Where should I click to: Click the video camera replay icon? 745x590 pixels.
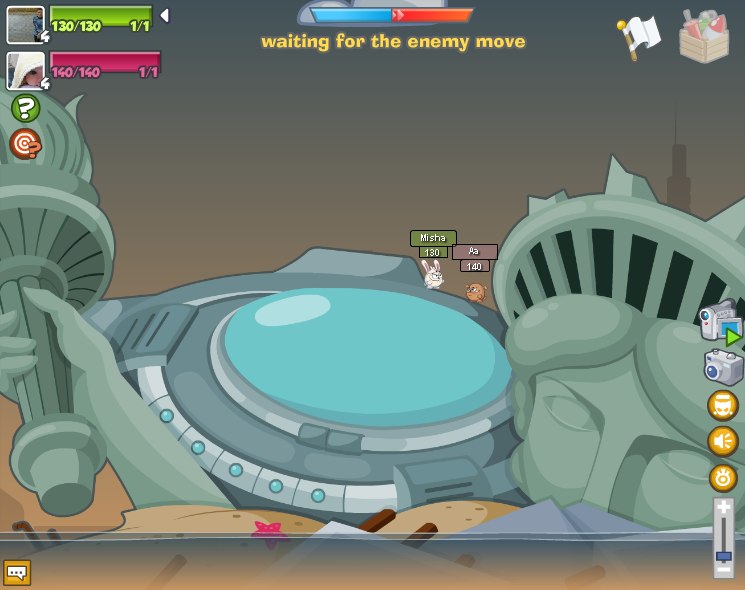point(720,324)
